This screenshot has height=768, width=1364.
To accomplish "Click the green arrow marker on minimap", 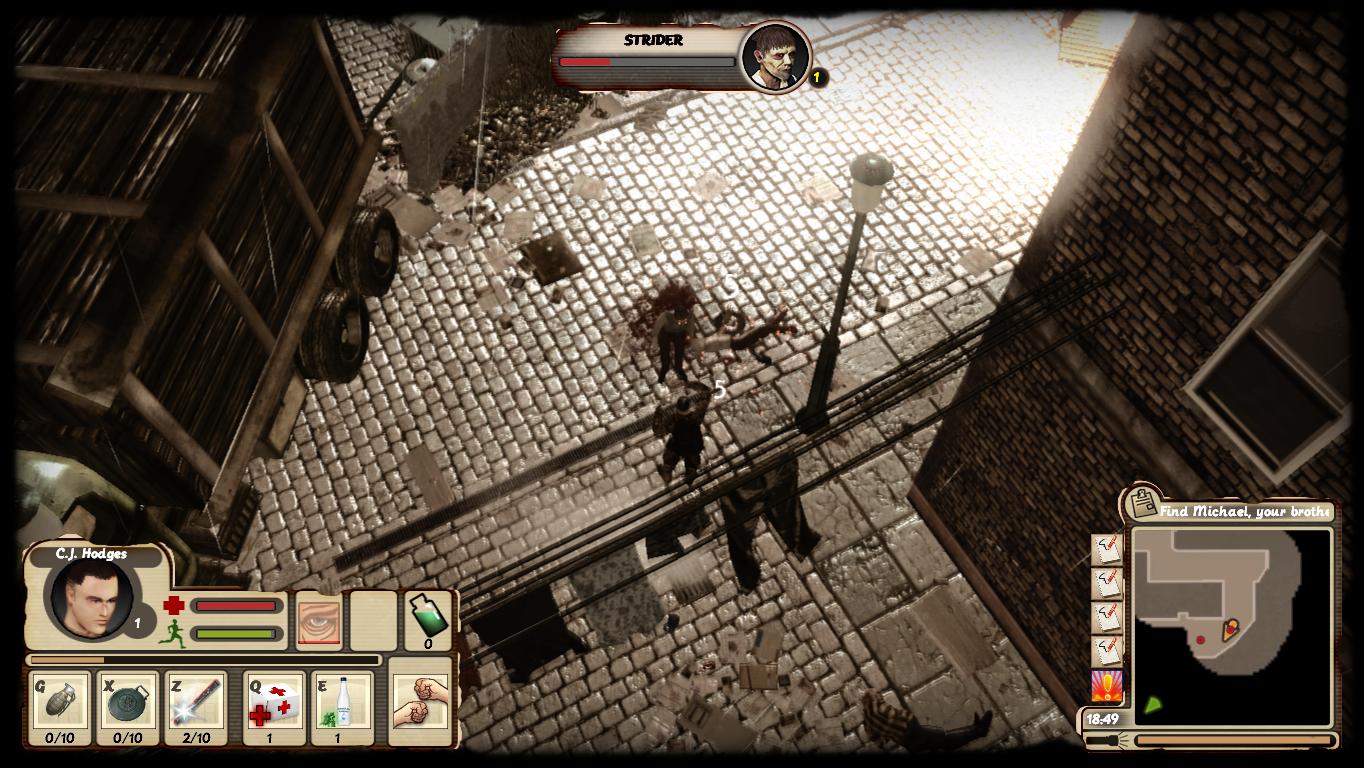I will point(1153,705).
